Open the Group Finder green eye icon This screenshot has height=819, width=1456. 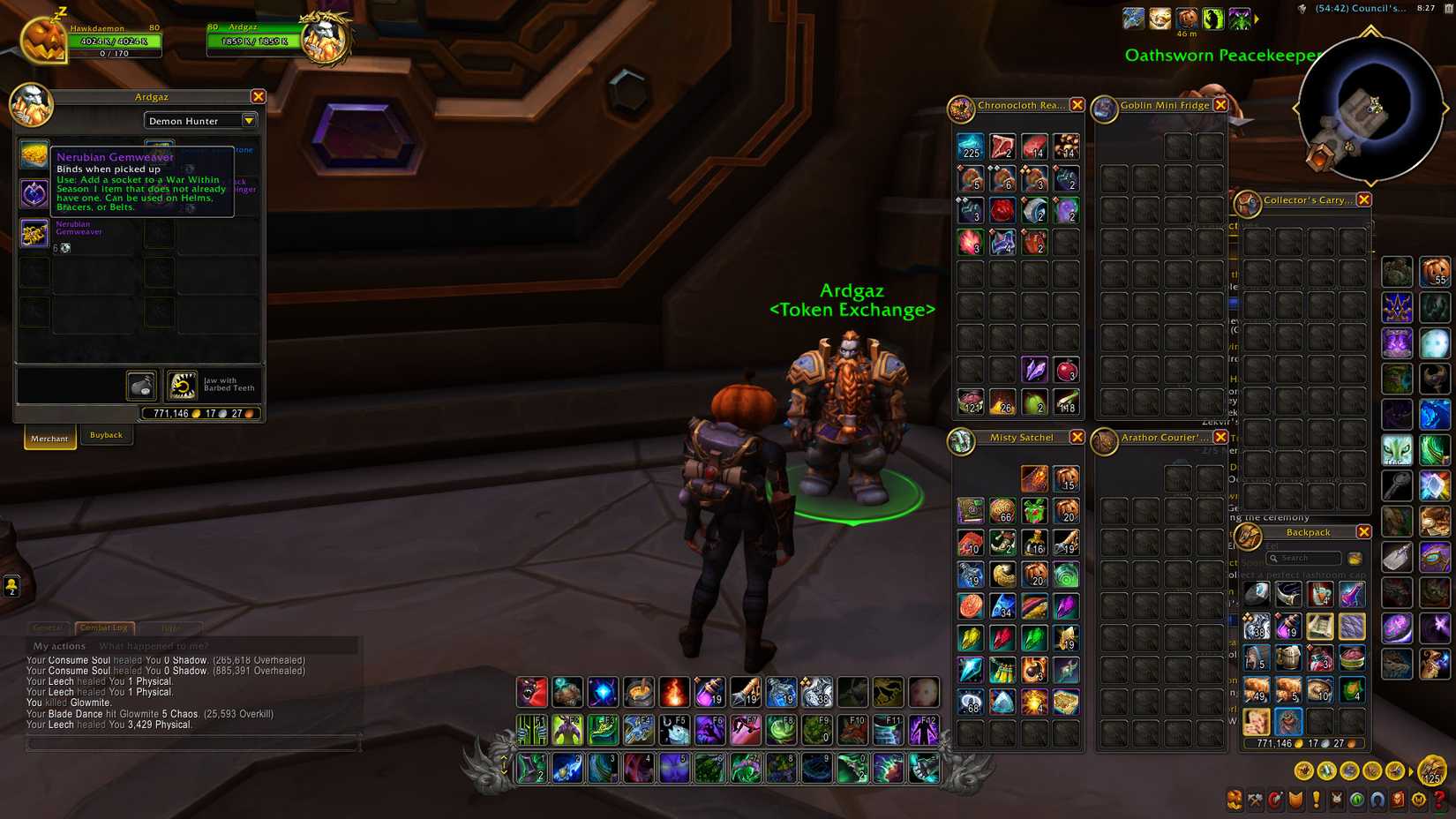point(1356,800)
